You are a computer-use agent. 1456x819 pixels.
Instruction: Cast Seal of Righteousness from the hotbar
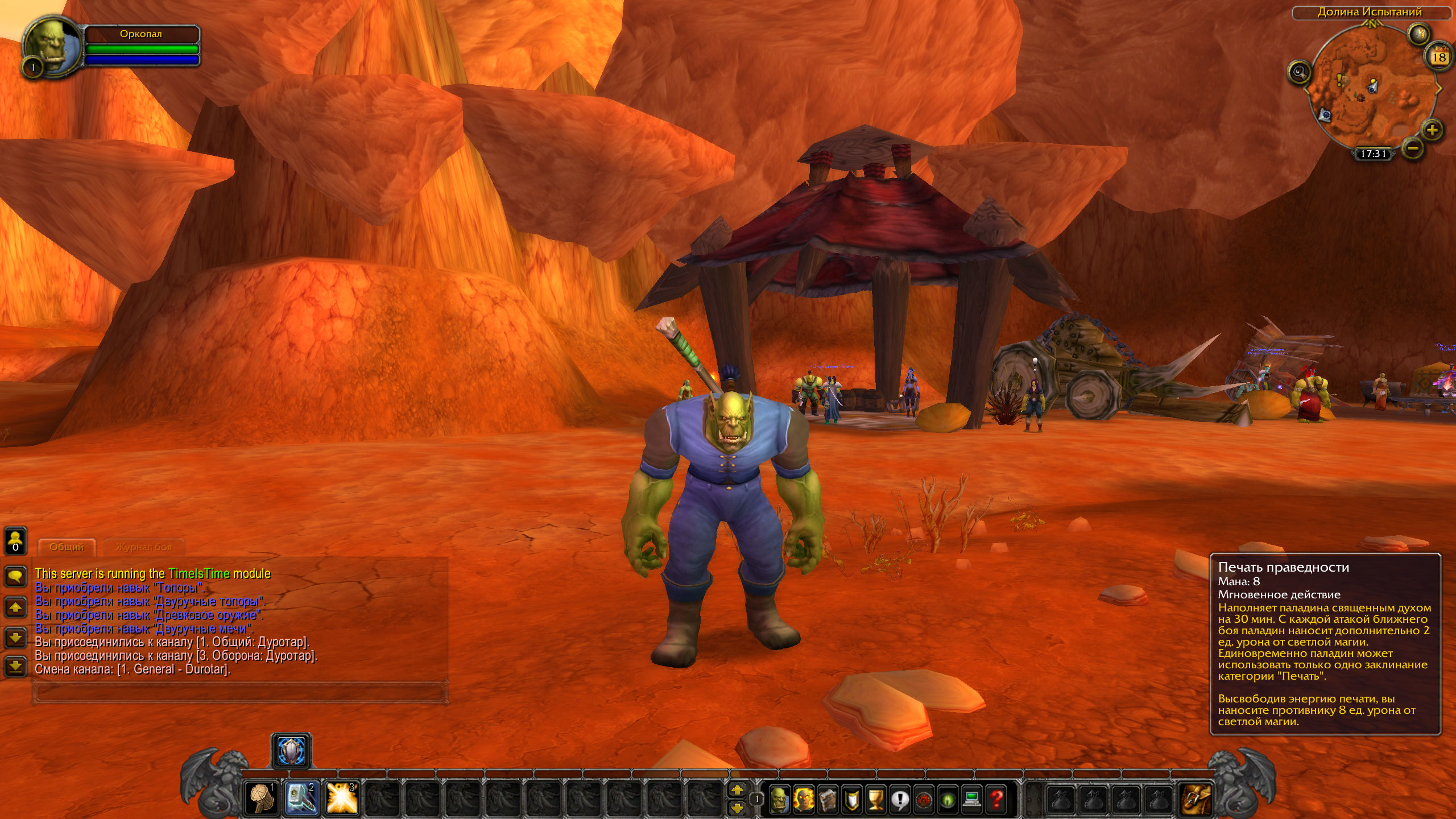[301, 798]
